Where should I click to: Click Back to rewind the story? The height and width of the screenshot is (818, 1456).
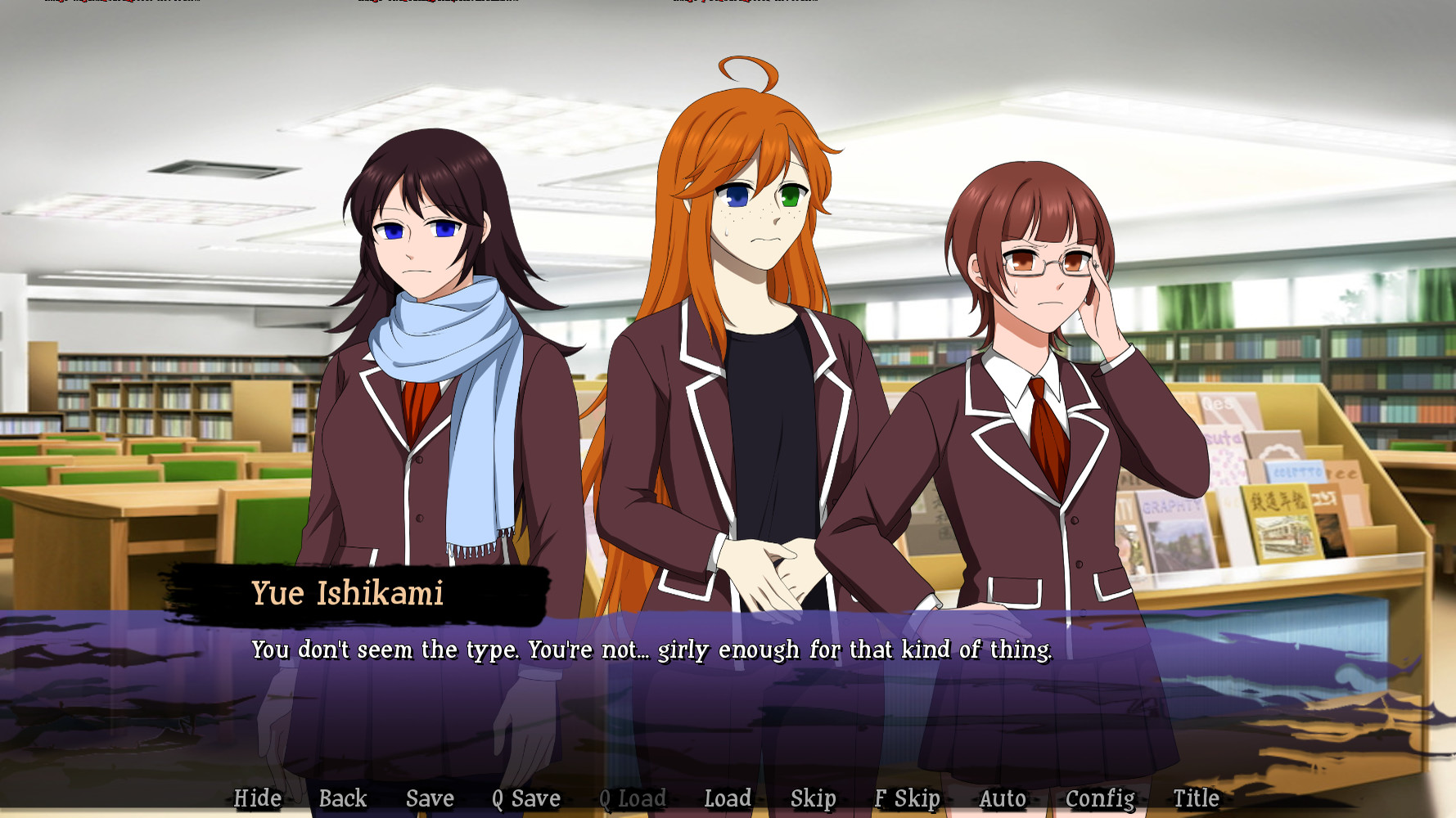[x=344, y=798]
